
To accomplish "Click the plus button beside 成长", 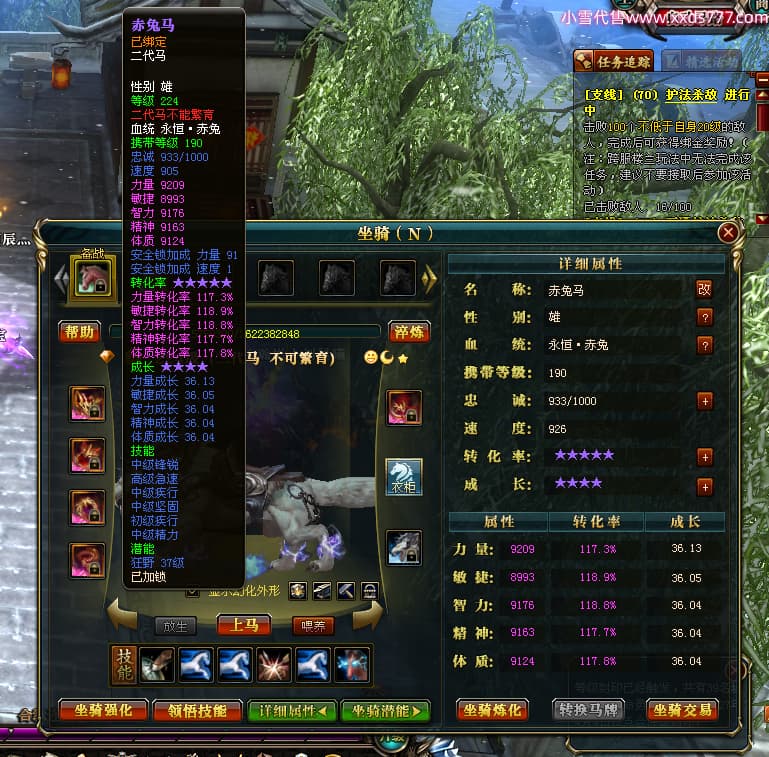I will [x=705, y=487].
